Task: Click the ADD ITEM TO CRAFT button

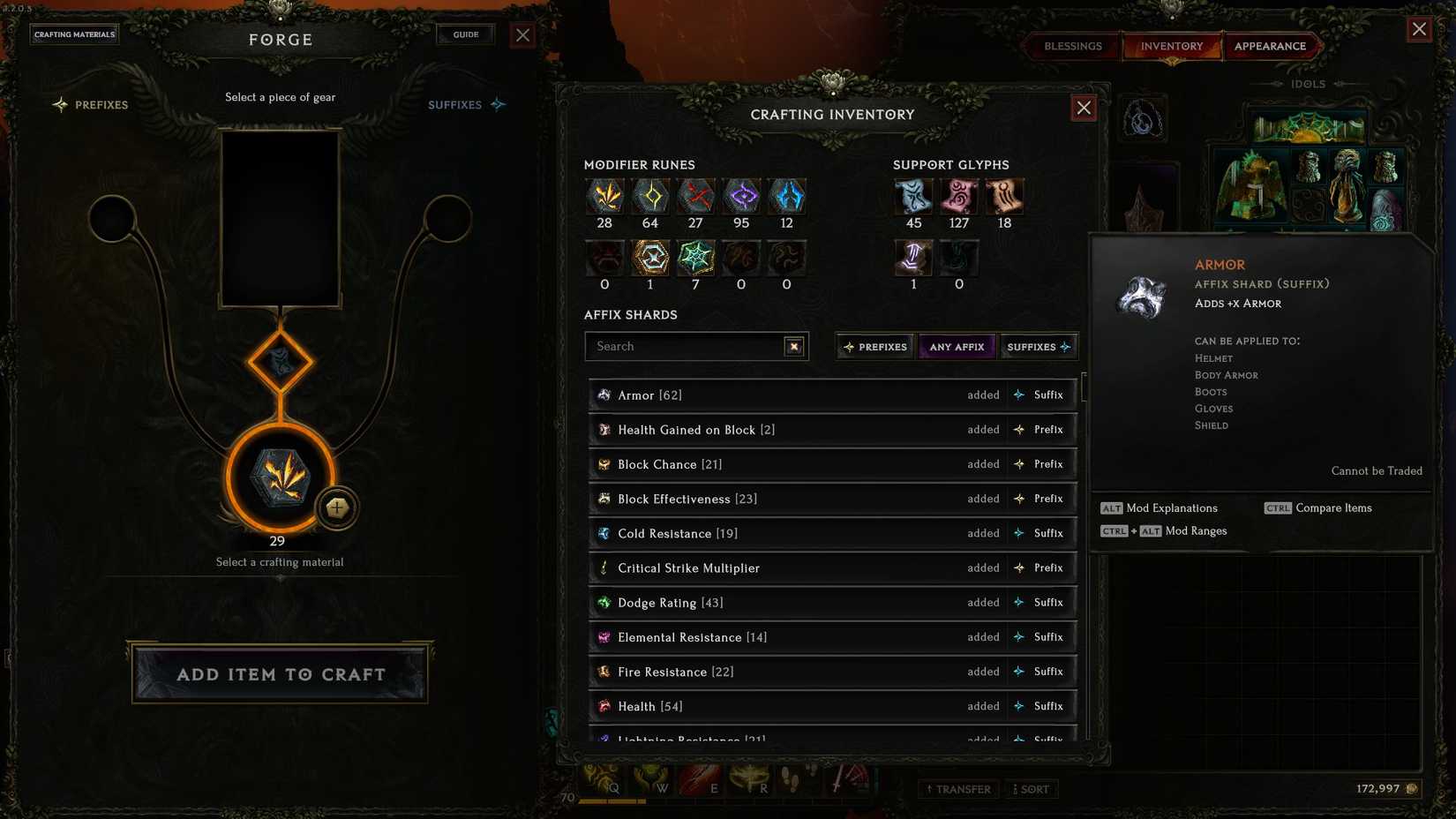Action: click(279, 673)
